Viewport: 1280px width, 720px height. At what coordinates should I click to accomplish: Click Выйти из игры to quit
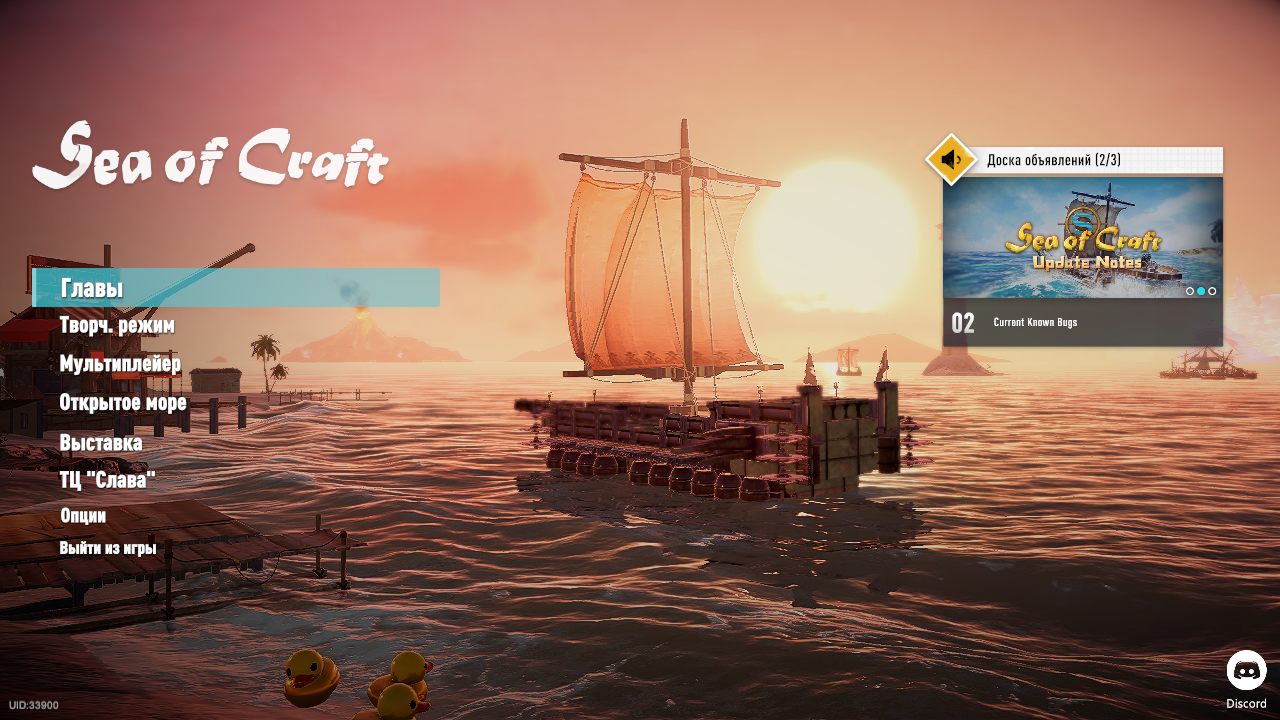107,548
